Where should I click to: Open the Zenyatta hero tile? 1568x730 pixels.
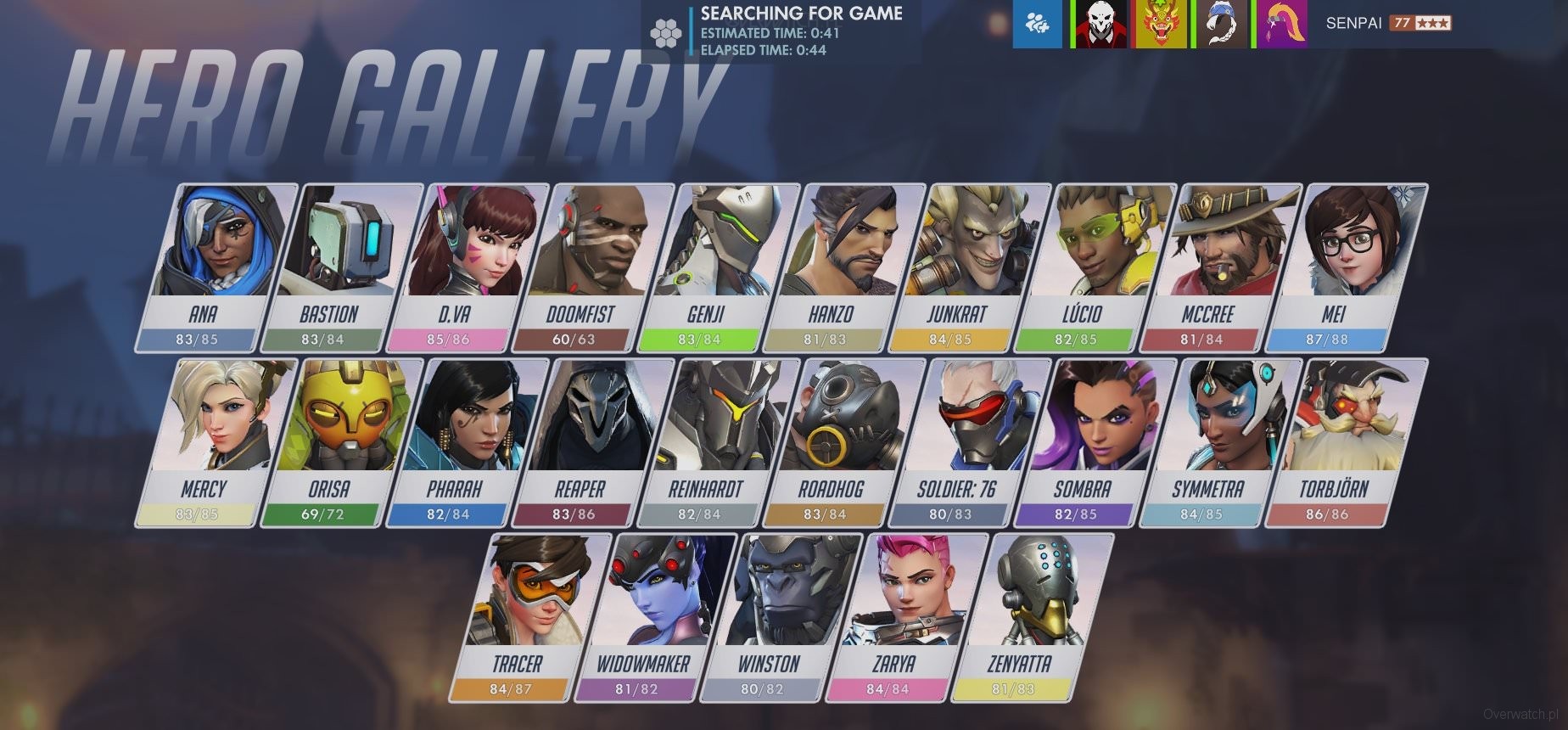pos(1033,617)
